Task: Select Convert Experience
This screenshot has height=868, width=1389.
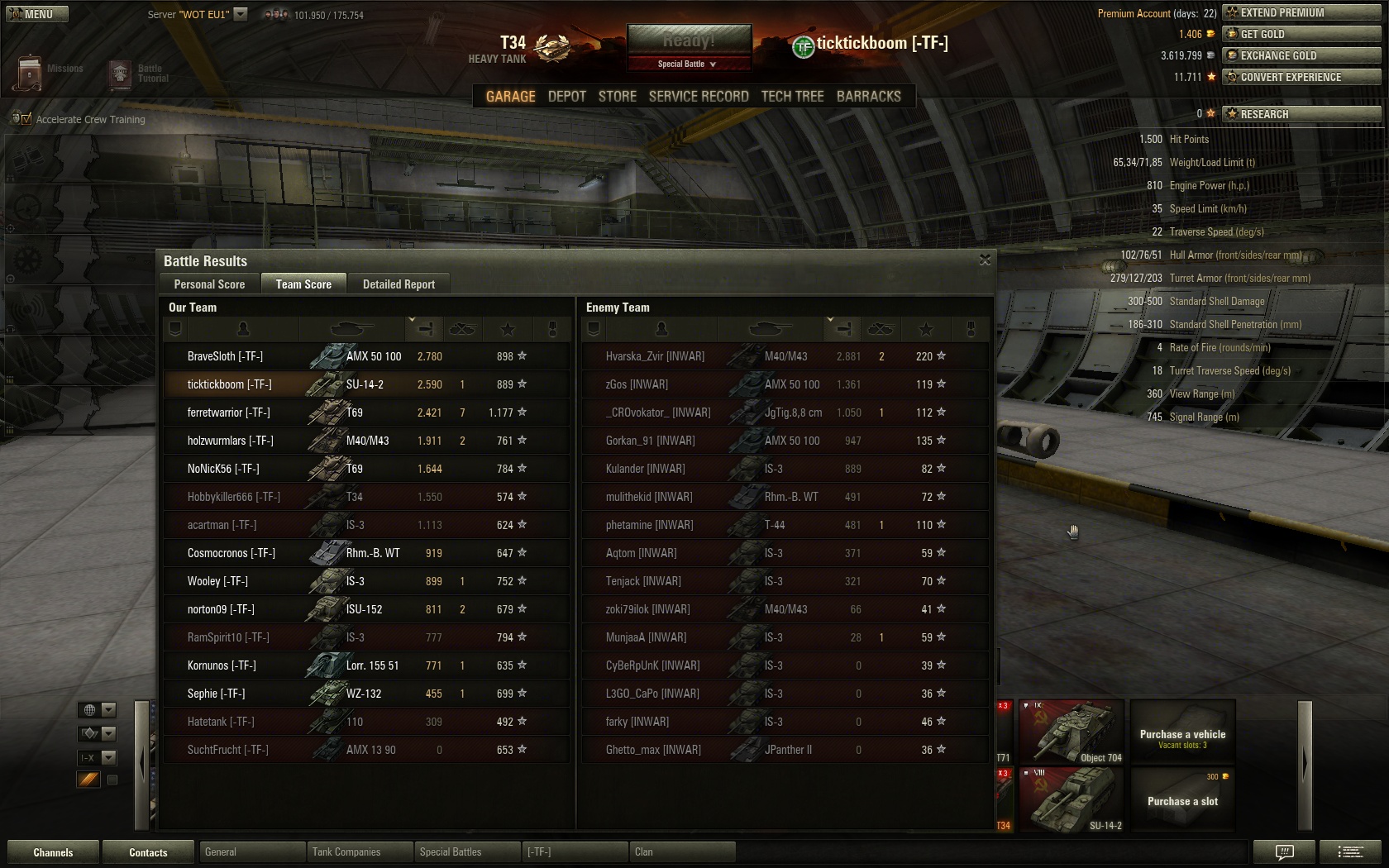Action: pos(1301,77)
